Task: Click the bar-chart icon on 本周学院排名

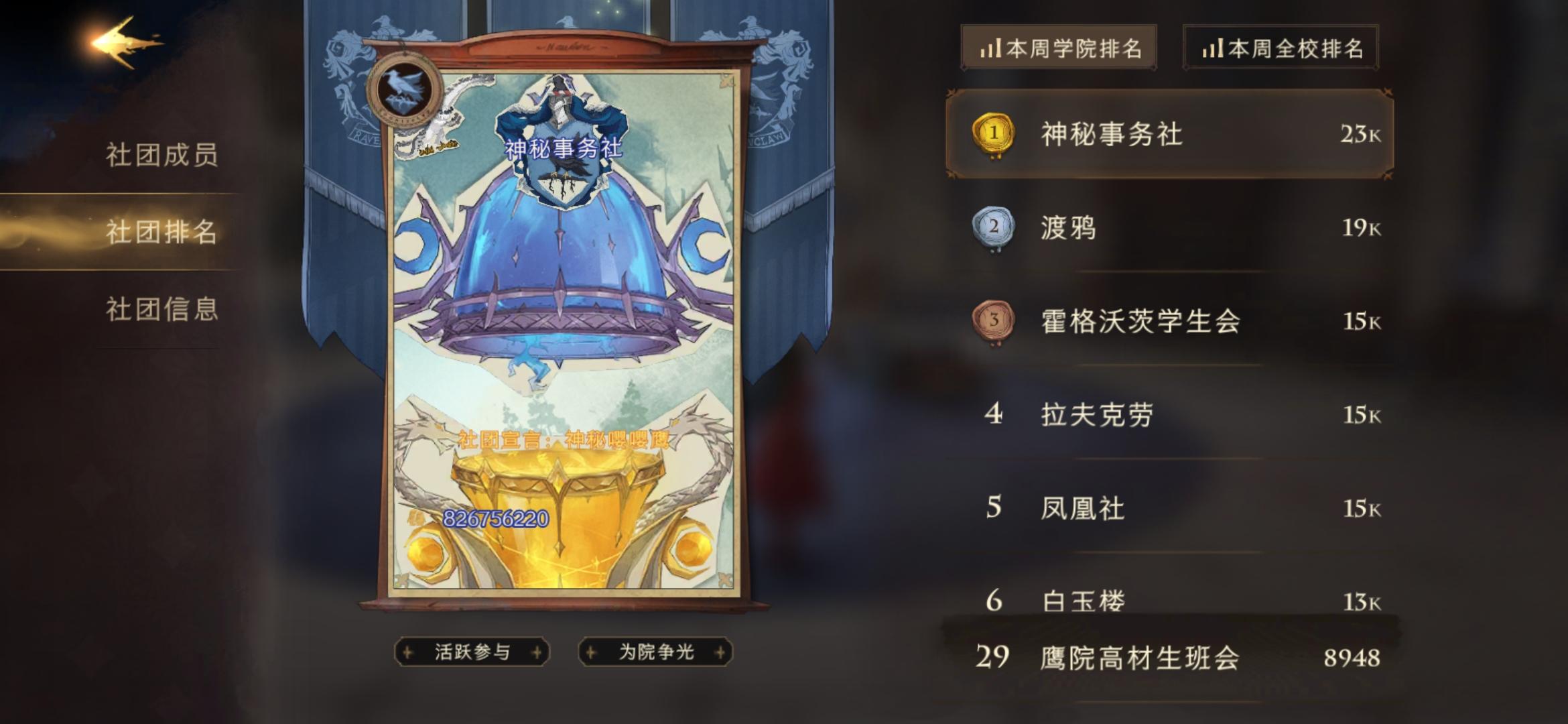Action: click(992, 49)
